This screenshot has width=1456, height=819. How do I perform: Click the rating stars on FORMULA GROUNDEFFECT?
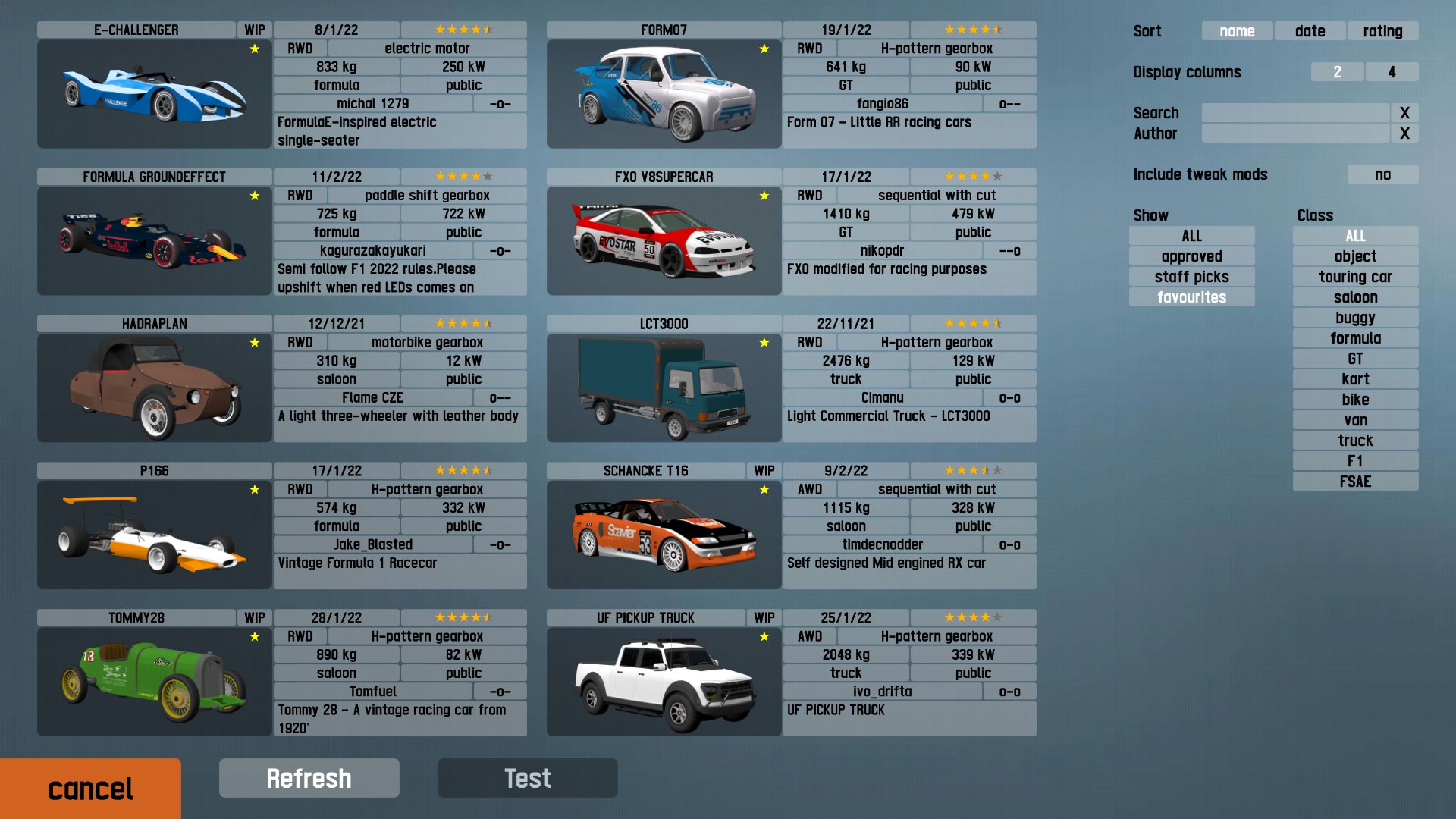tap(463, 176)
